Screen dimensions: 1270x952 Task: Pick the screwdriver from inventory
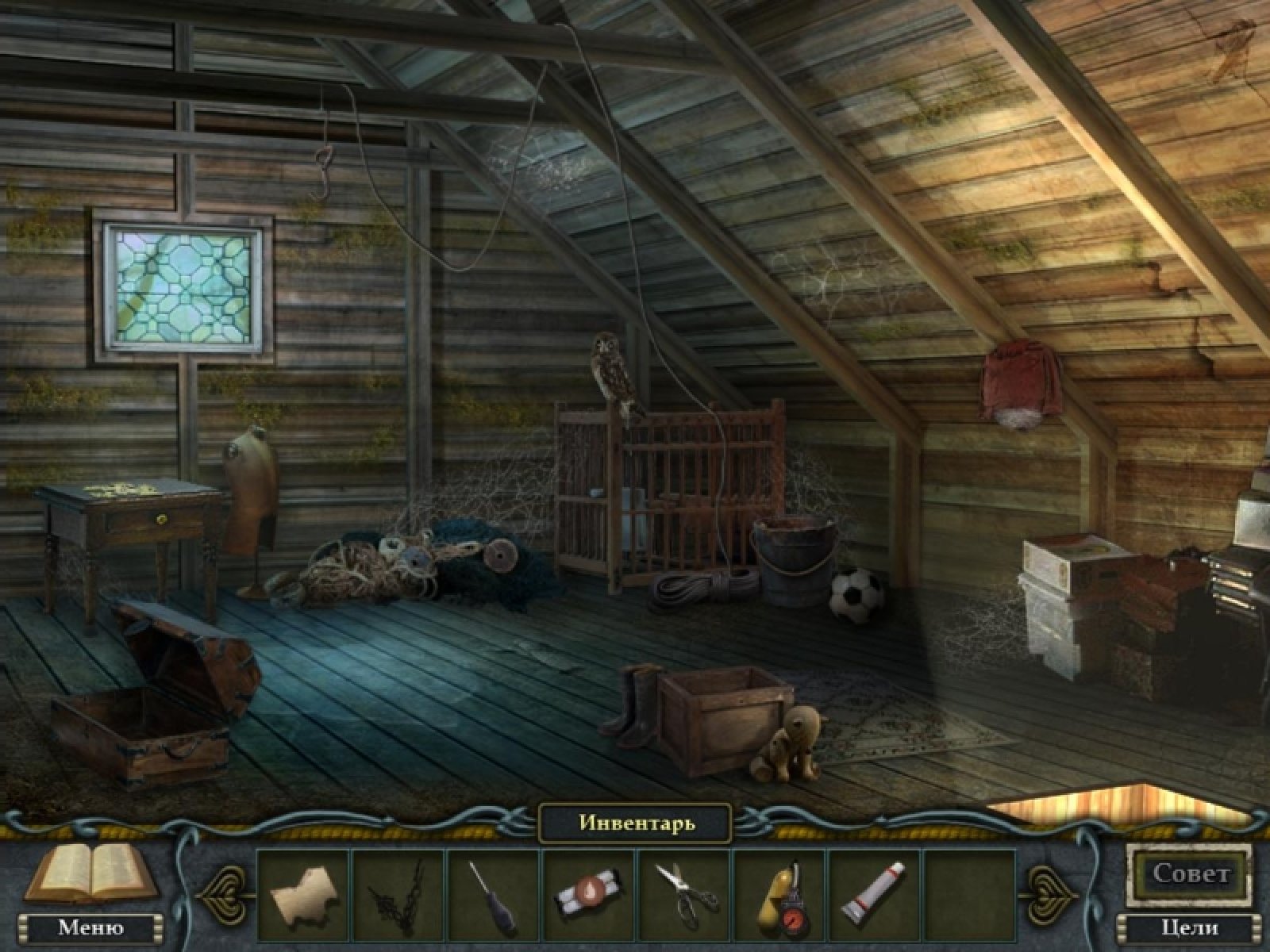(494, 894)
